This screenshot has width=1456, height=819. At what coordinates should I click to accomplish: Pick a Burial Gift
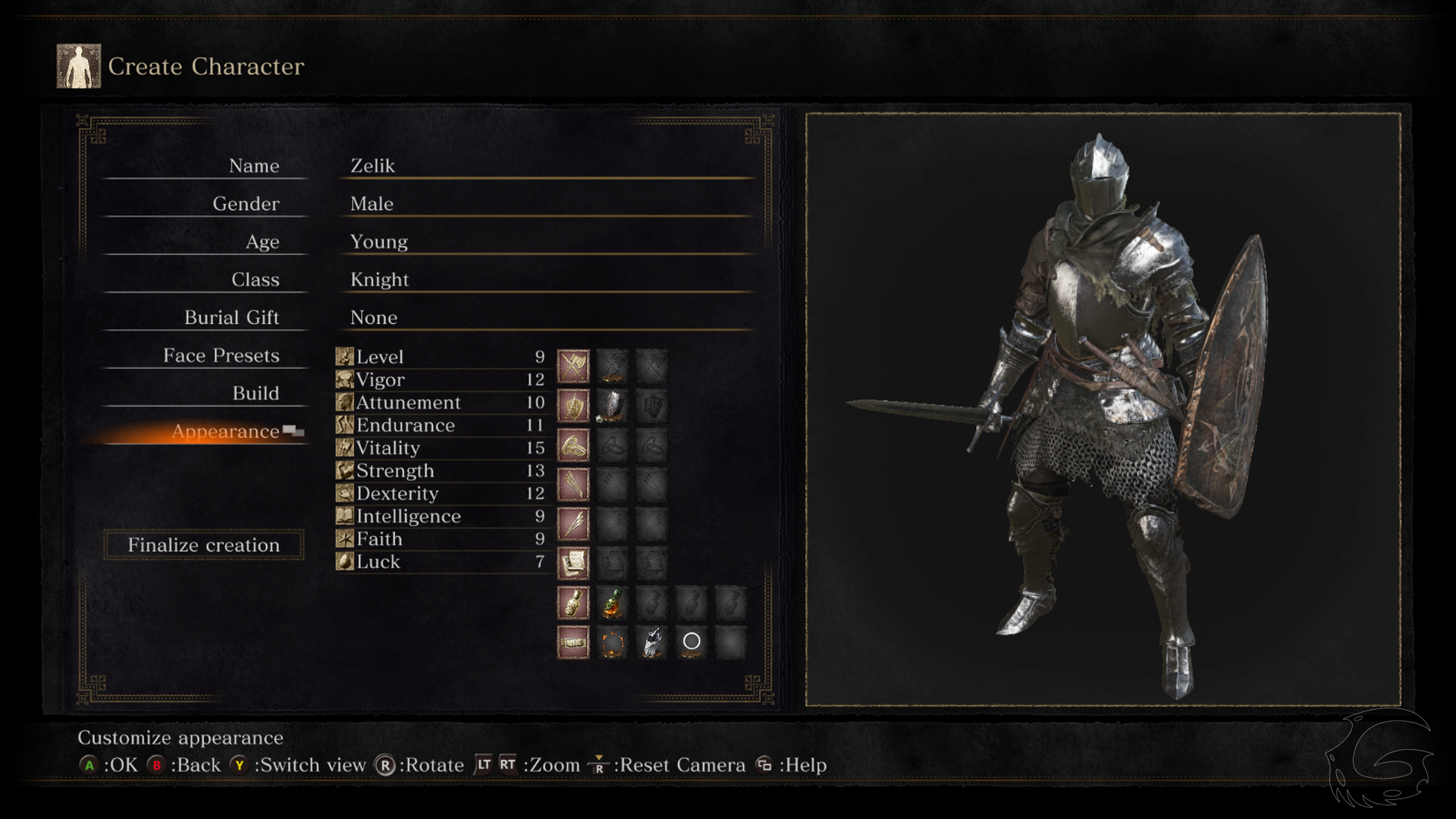231,318
